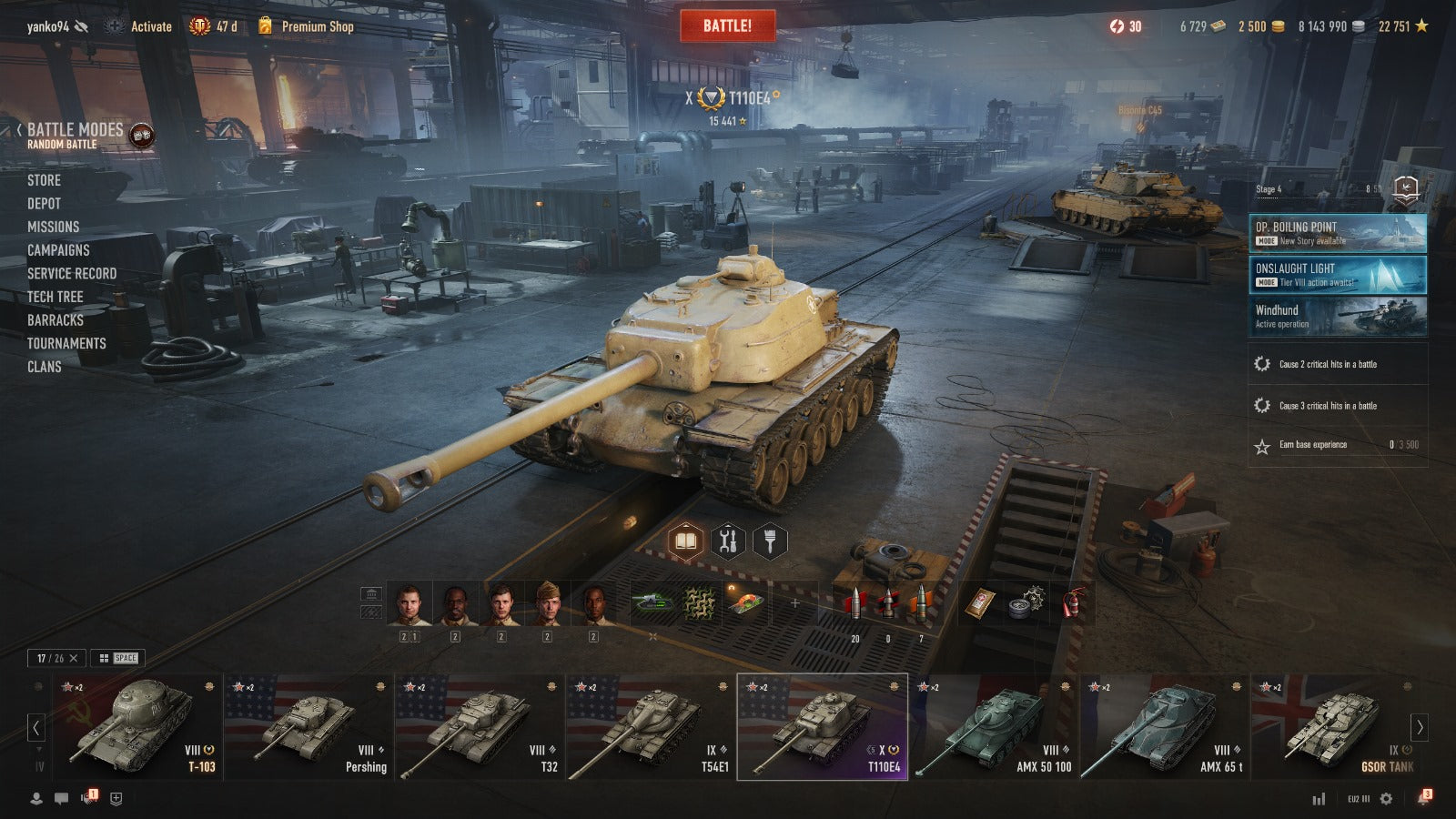View the Service Record

[72, 273]
